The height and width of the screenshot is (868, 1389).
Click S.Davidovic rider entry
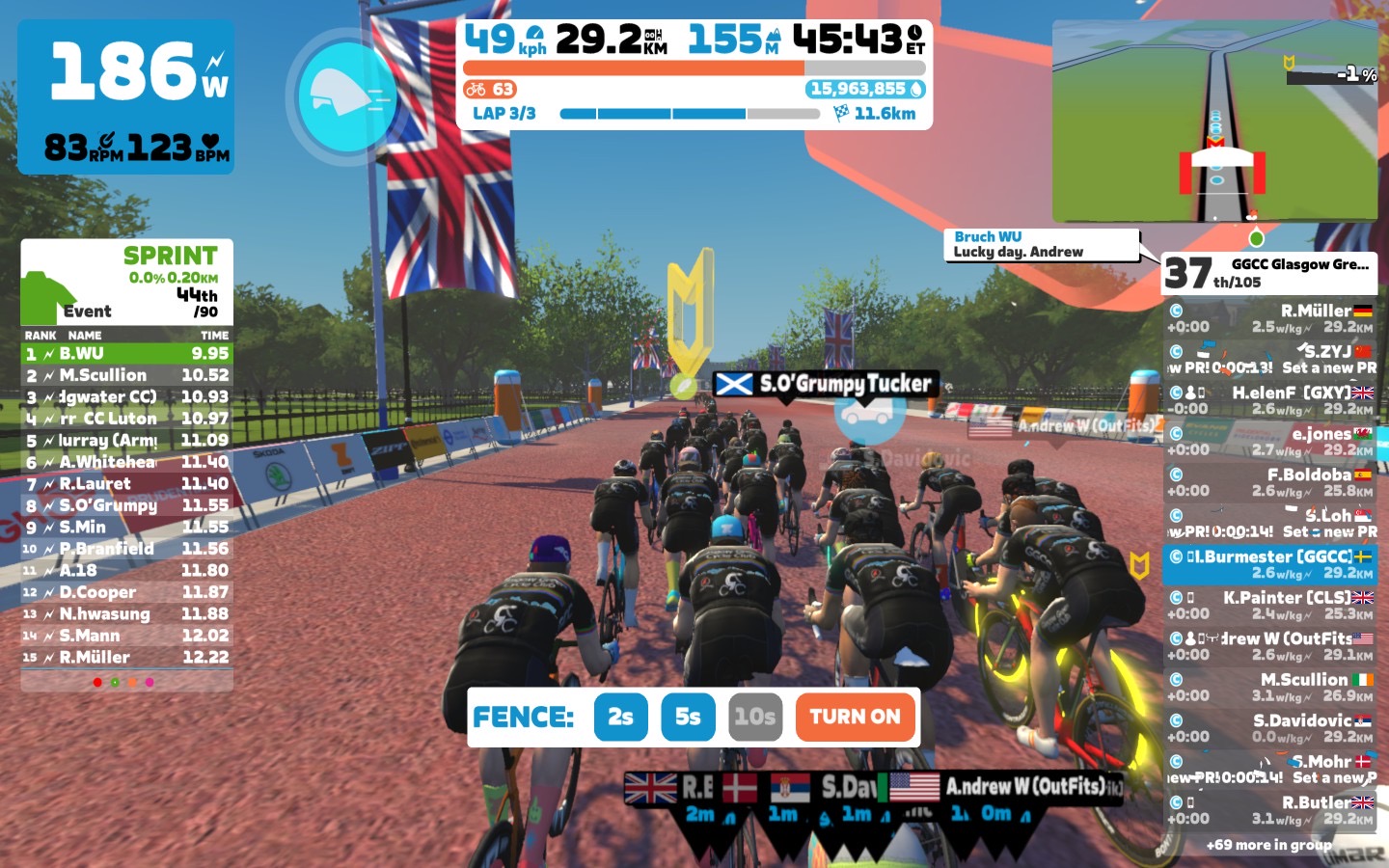[1268, 728]
